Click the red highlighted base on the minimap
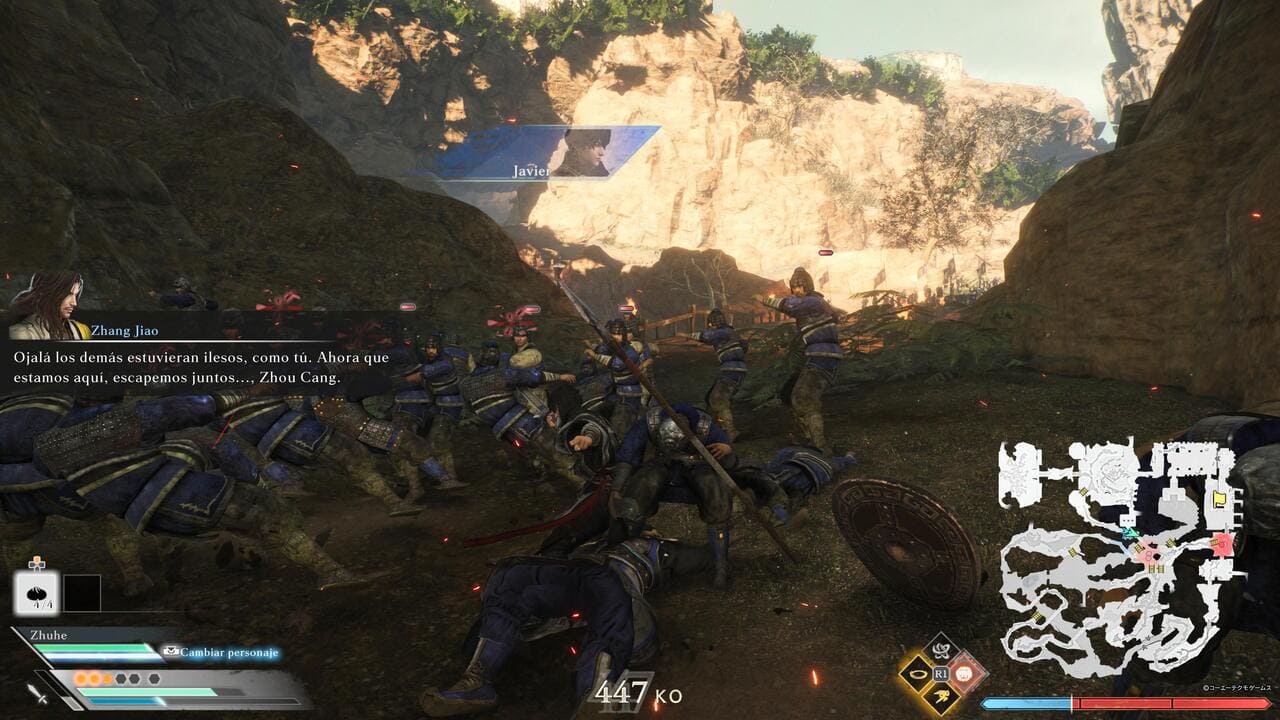This screenshot has width=1280, height=720. [1222, 545]
